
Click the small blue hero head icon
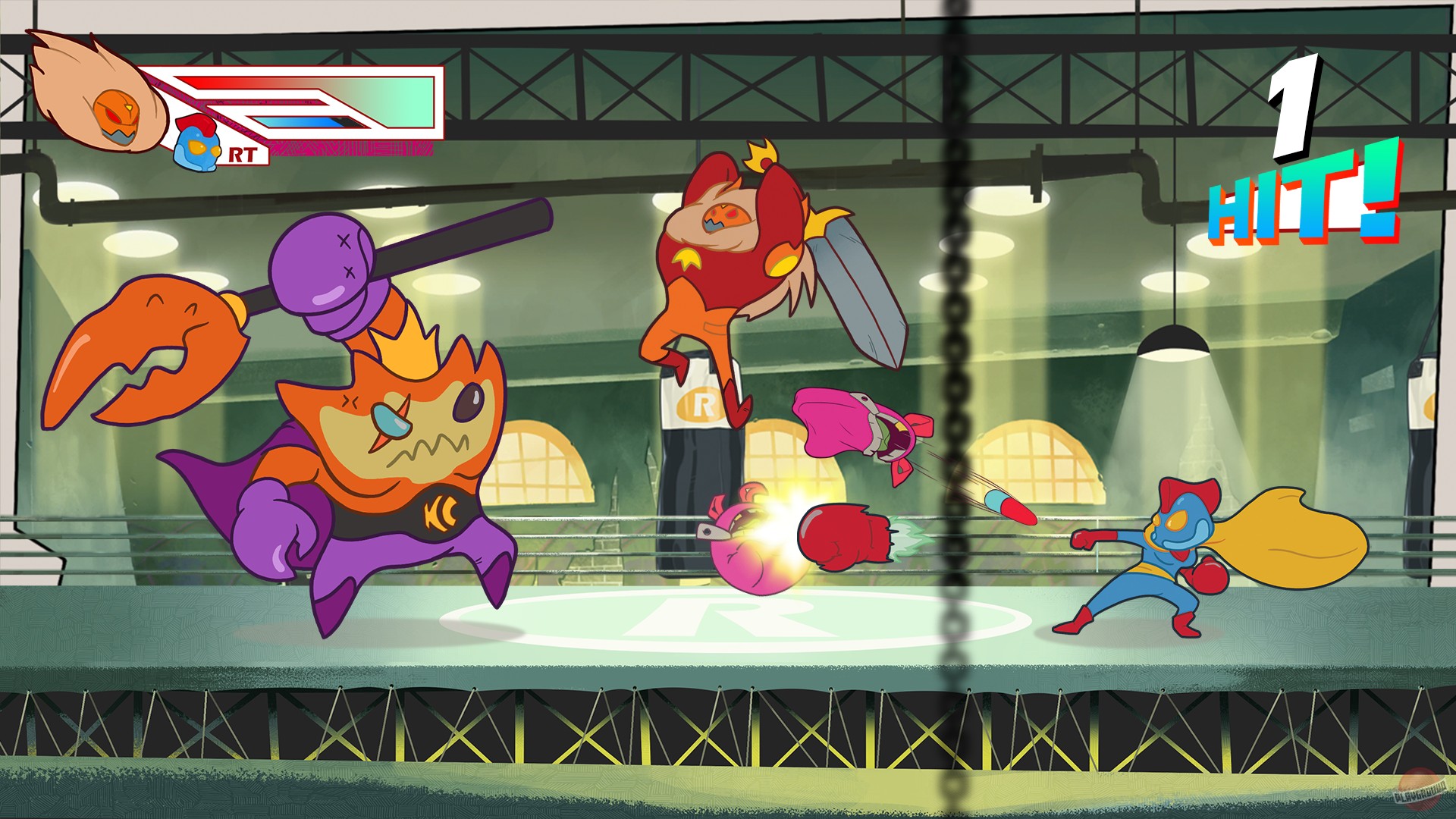click(196, 143)
